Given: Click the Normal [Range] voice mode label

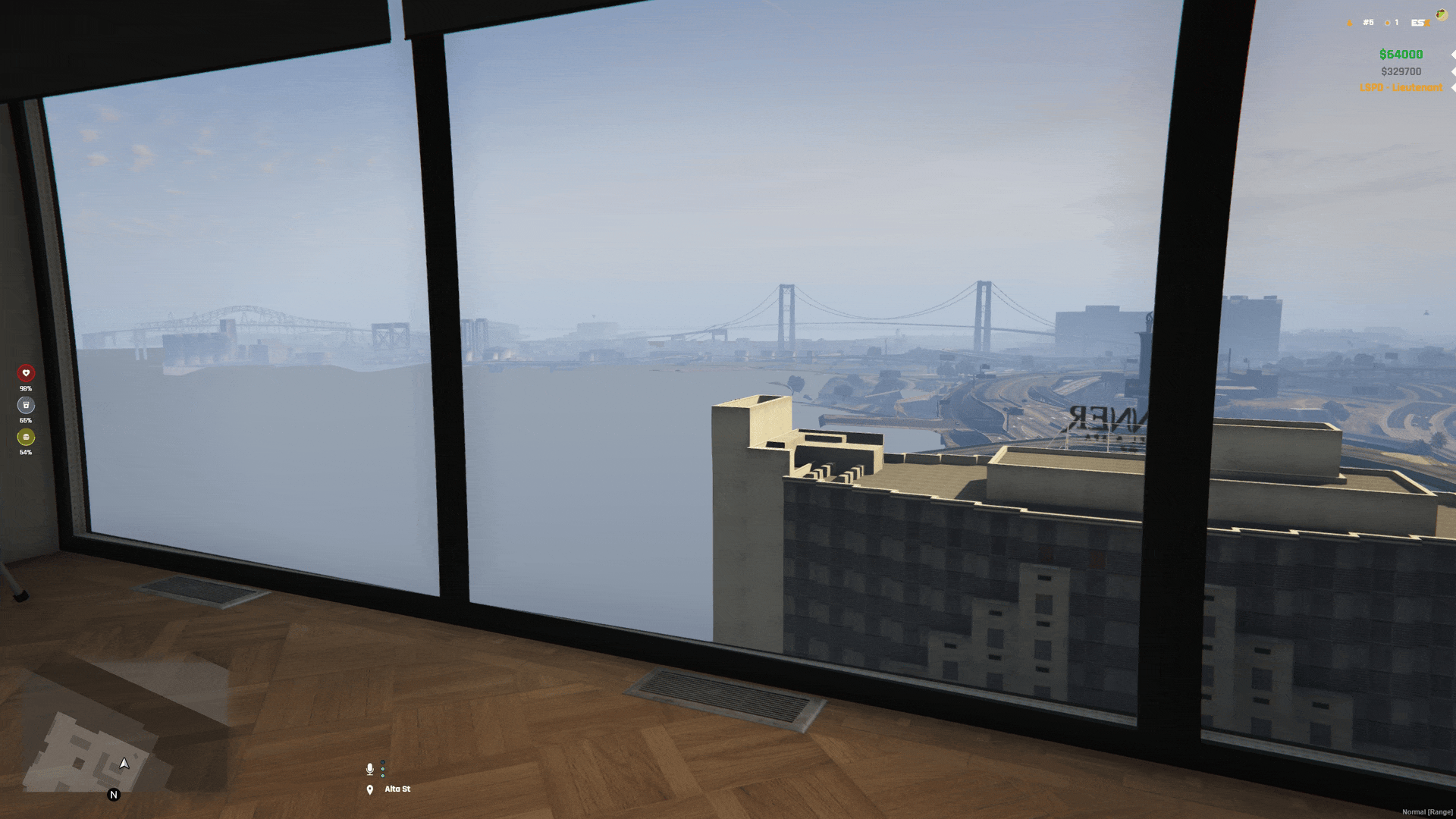Looking at the screenshot, I should (x=1427, y=810).
